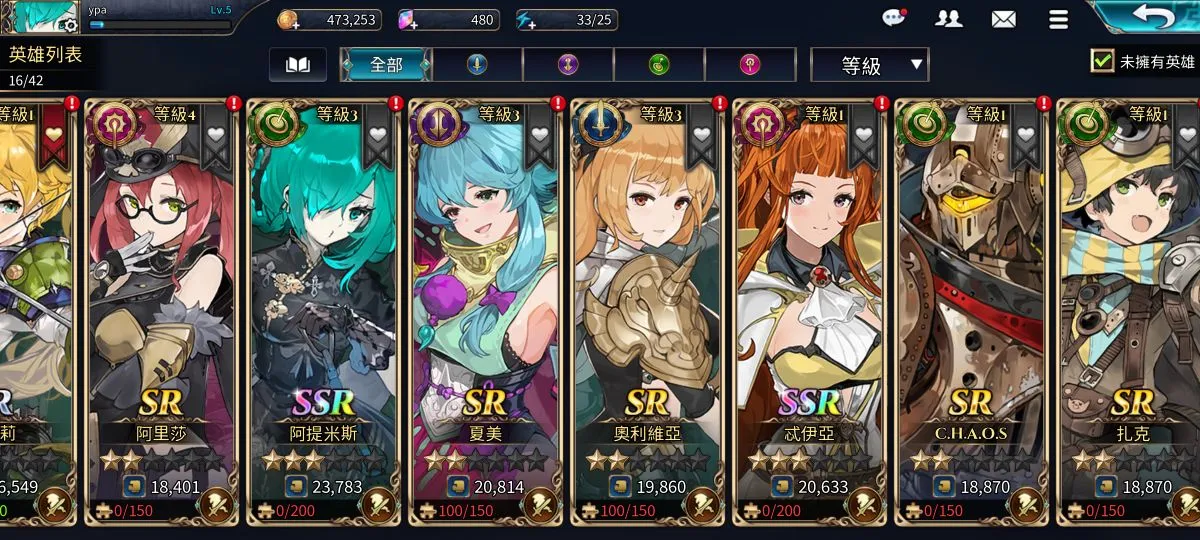Refill stamina using the lightning icon
Image resolution: width=1200 pixels, height=540 pixels.
[528, 20]
